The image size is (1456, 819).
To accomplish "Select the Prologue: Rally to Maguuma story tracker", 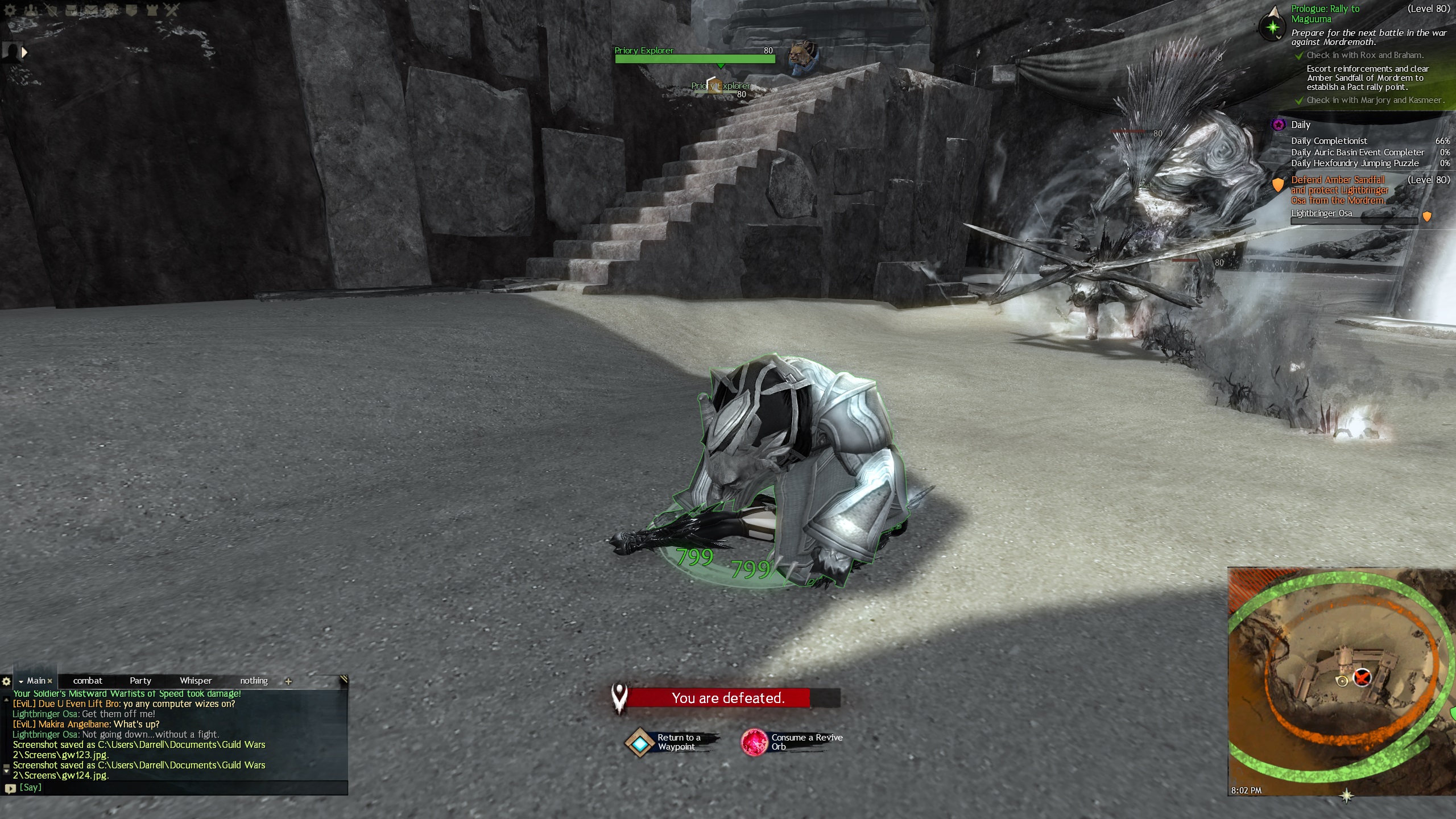I will pyautogui.click(x=1325, y=14).
